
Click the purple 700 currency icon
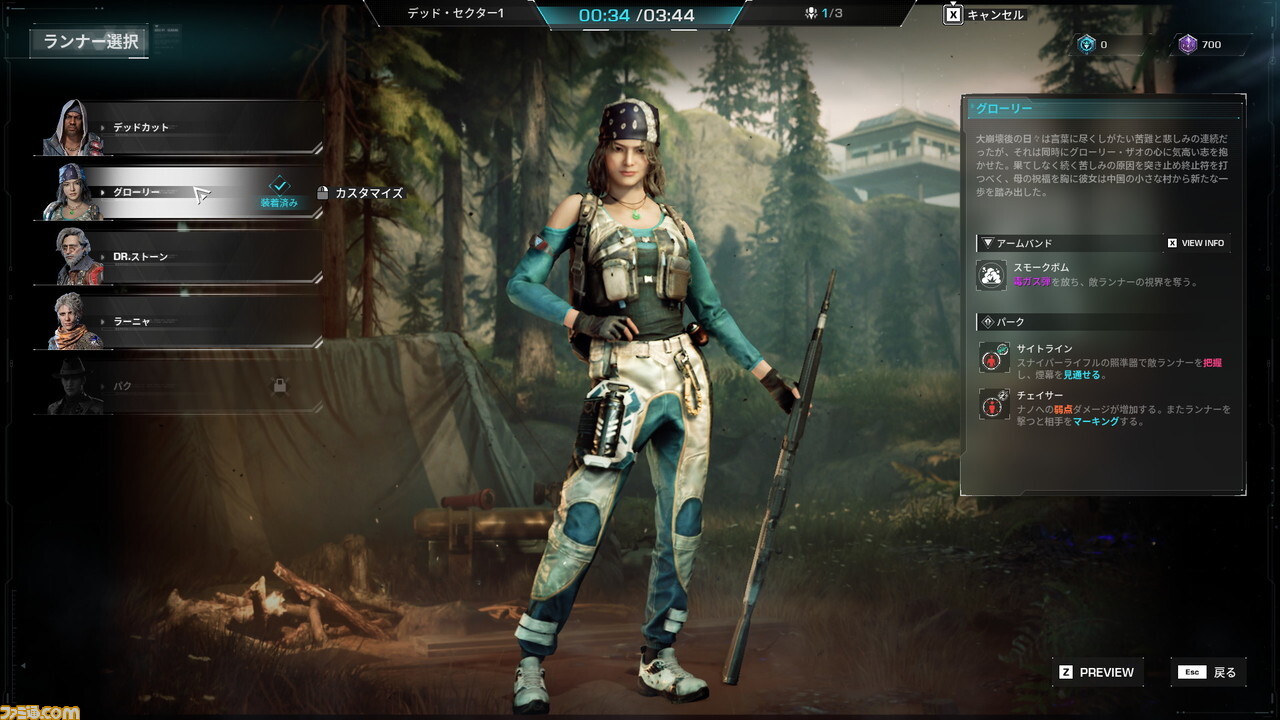click(1187, 44)
